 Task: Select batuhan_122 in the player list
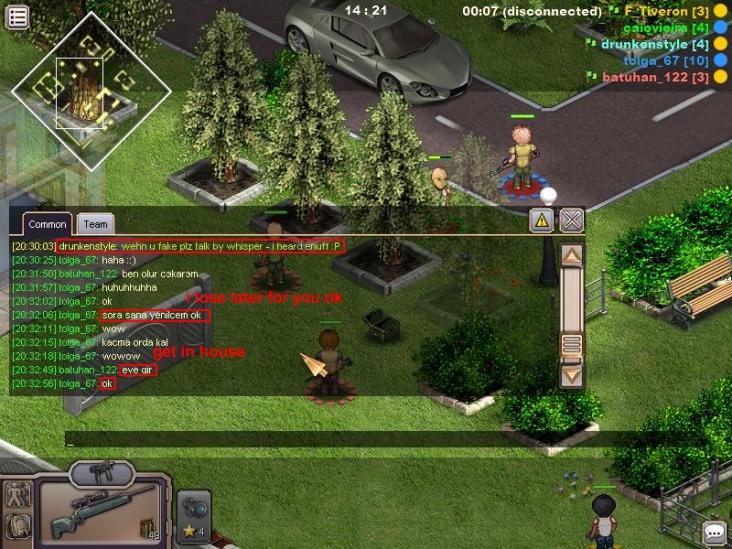tap(647, 76)
